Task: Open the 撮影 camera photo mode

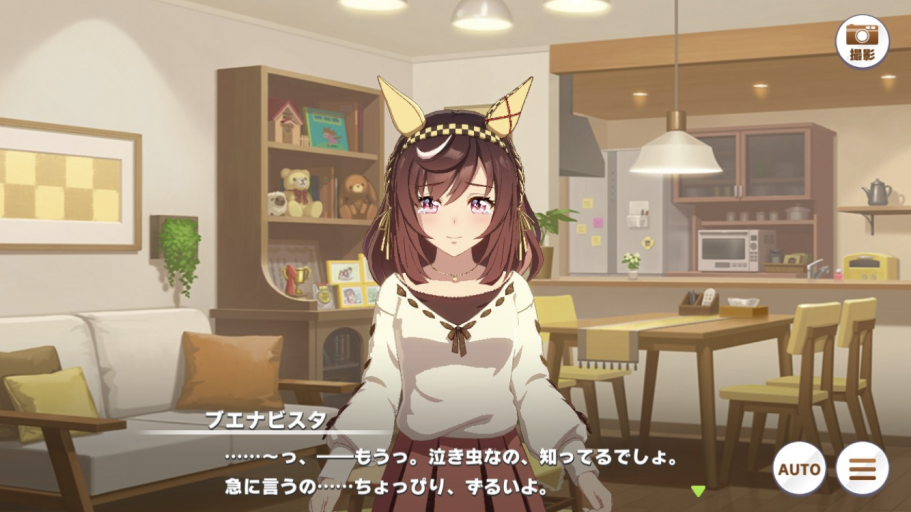Action: (x=862, y=41)
